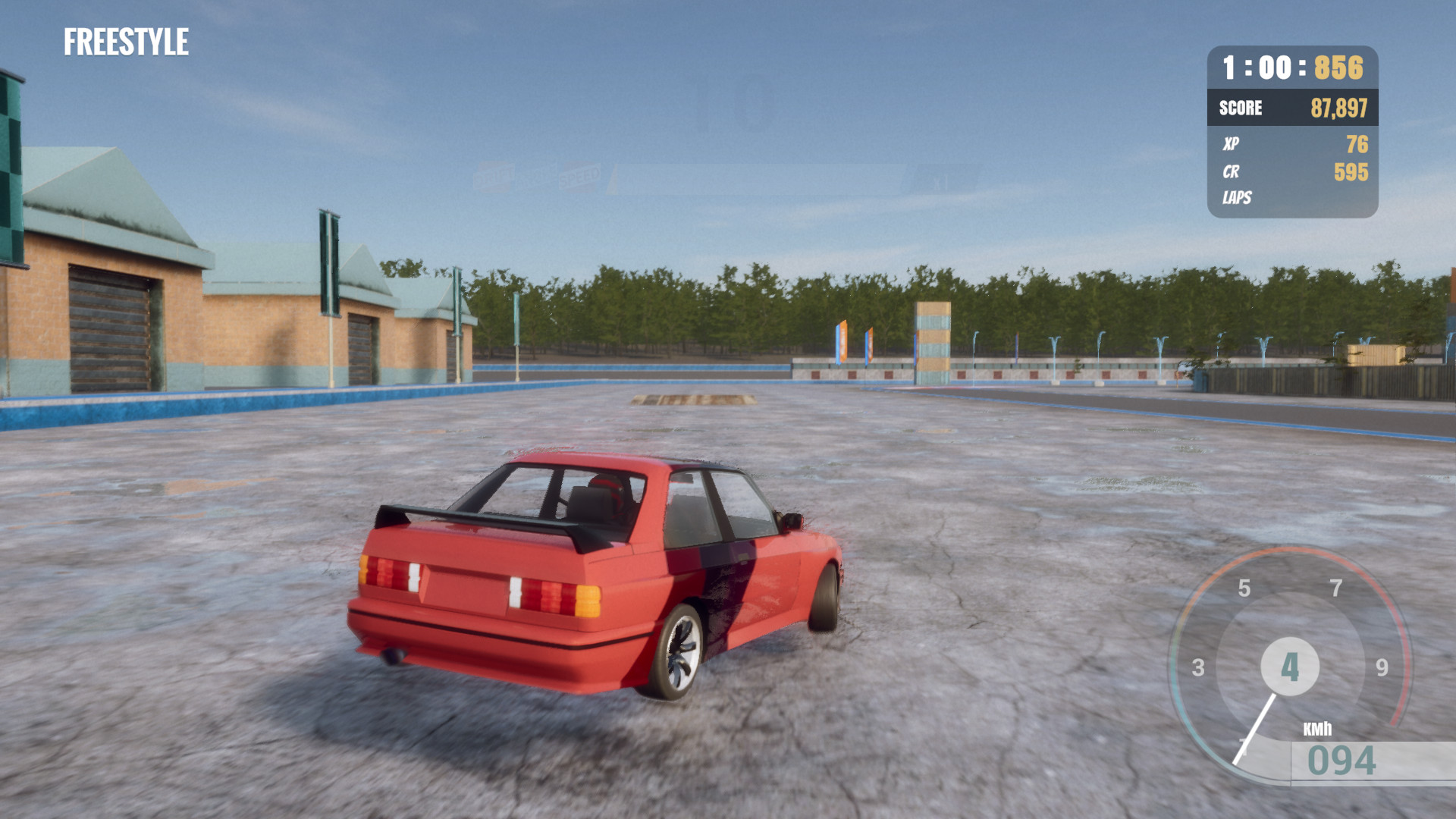The width and height of the screenshot is (1456, 819).
Task: Click the score value 87,897
Action: [1340, 108]
